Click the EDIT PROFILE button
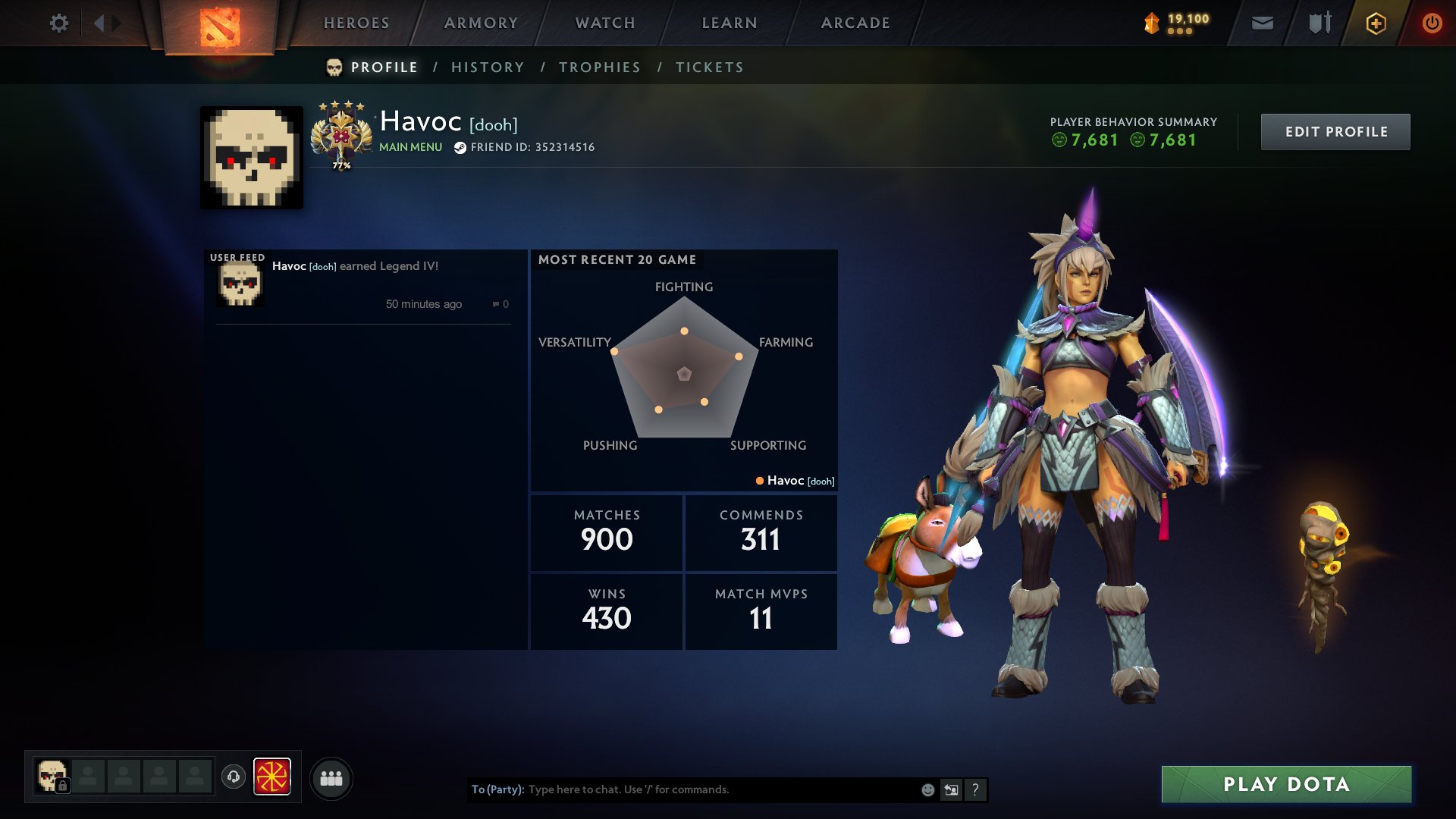Image resolution: width=1456 pixels, height=819 pixels. pyautogui.click(x=1335, y=131)
